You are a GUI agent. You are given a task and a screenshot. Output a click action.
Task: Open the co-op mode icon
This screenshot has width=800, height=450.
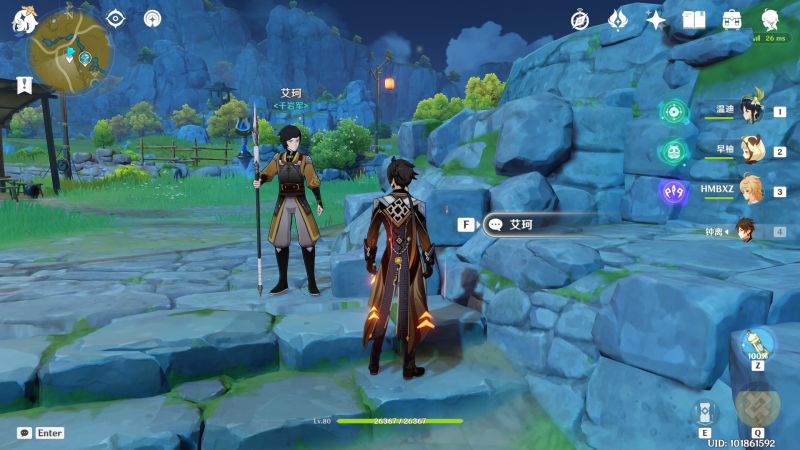tap(152, 18)
